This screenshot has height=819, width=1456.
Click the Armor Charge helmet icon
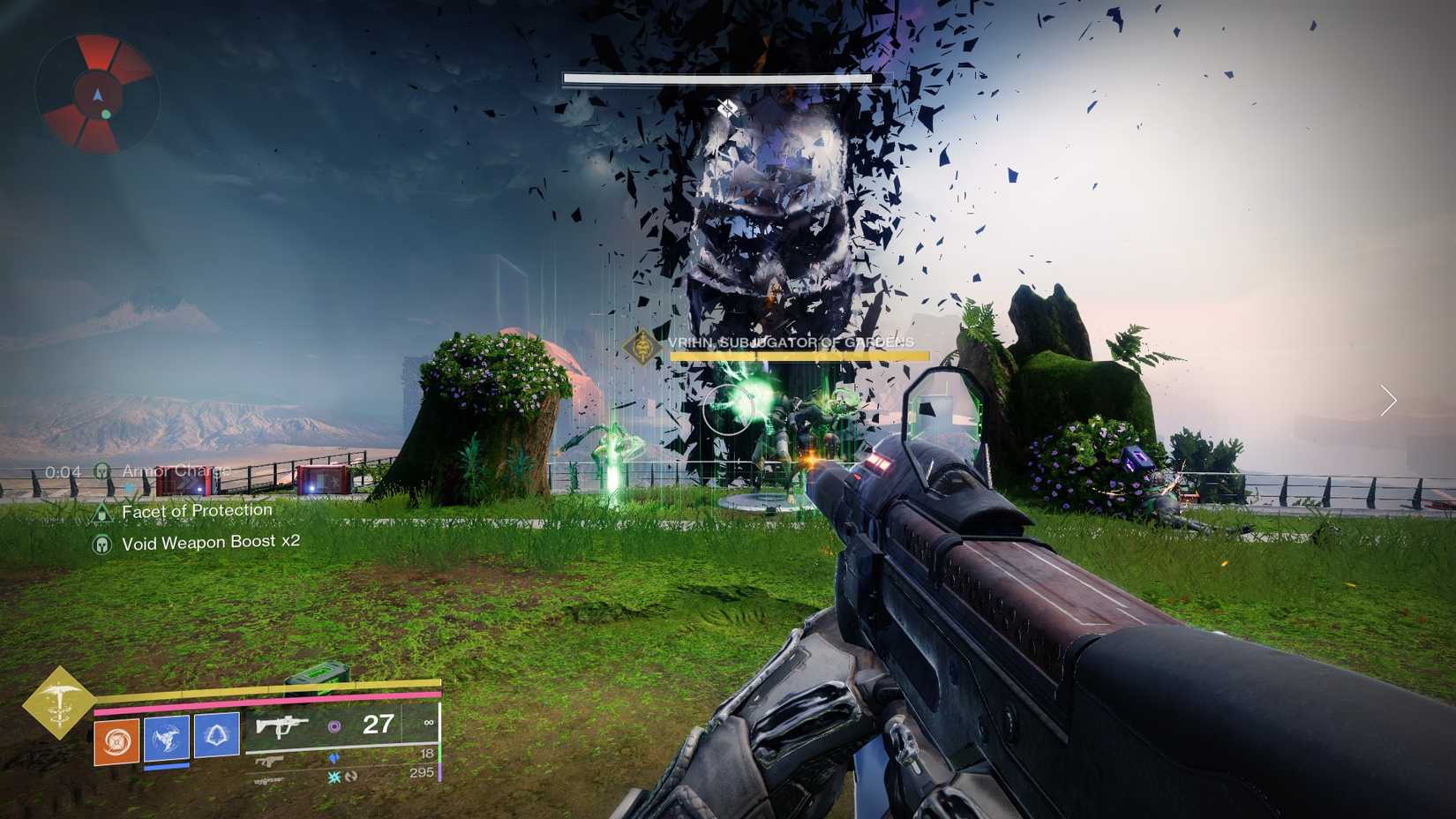[x=101, y=470]
